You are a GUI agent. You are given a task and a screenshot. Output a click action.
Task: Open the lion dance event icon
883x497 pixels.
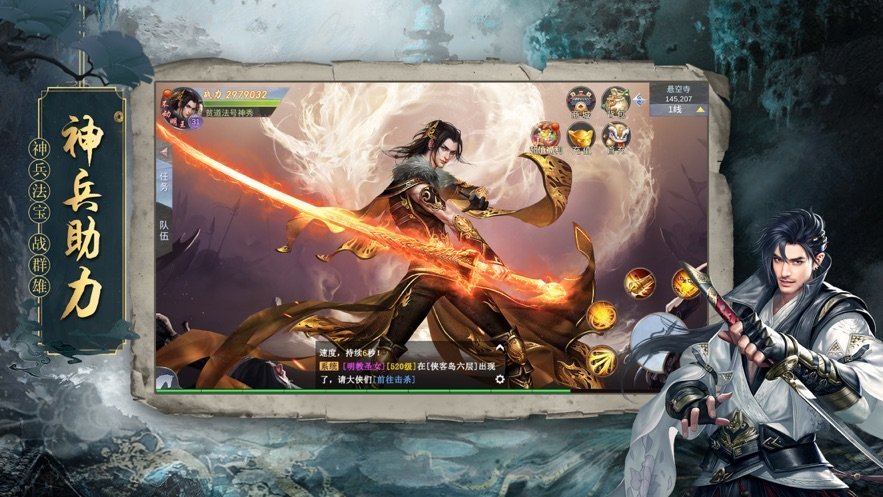tap(615, 136)
